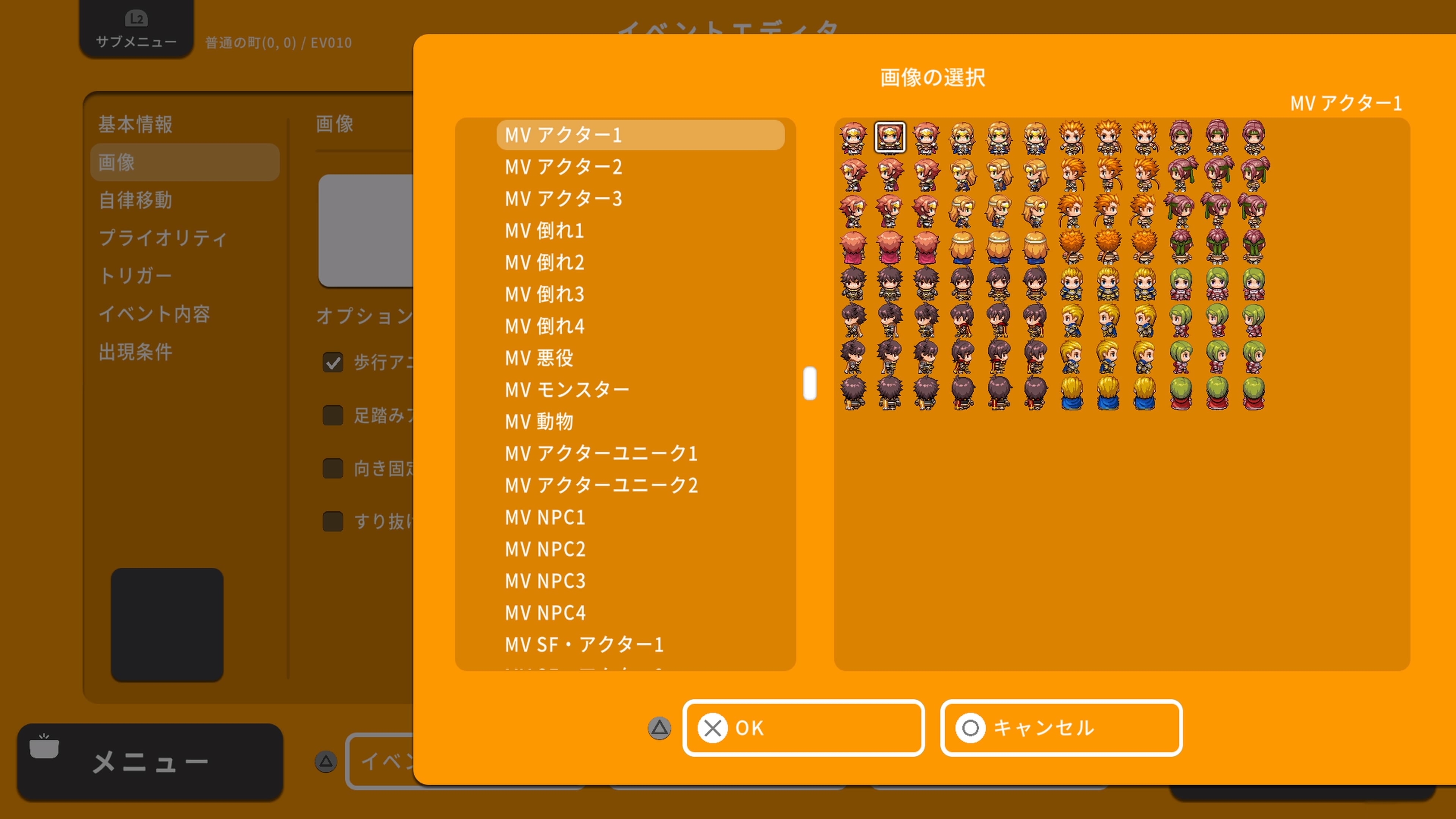Click the empty image preview box under 画像
1456x819 pixels.
click(367, 232)
